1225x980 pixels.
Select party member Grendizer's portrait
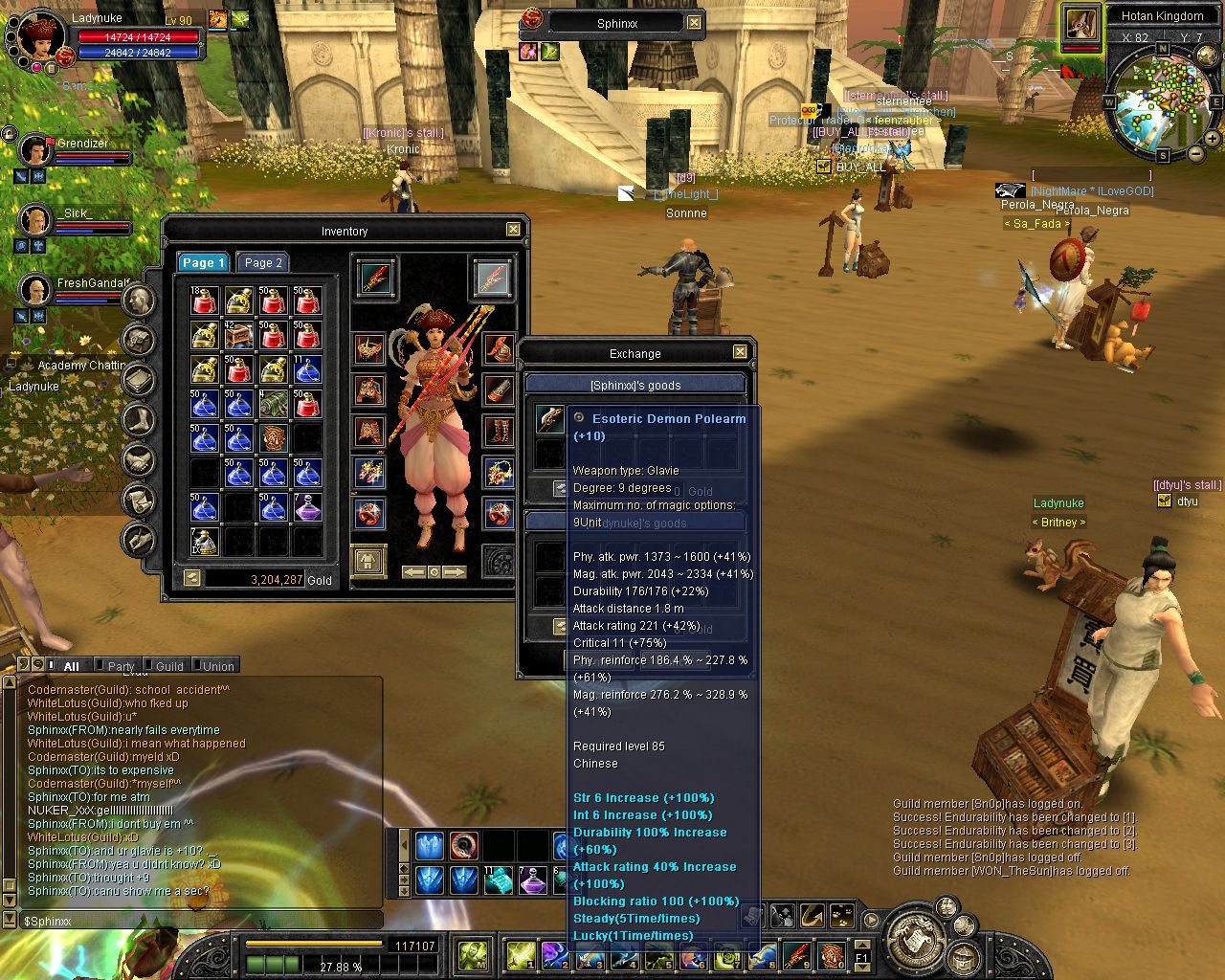pos(36,150)
